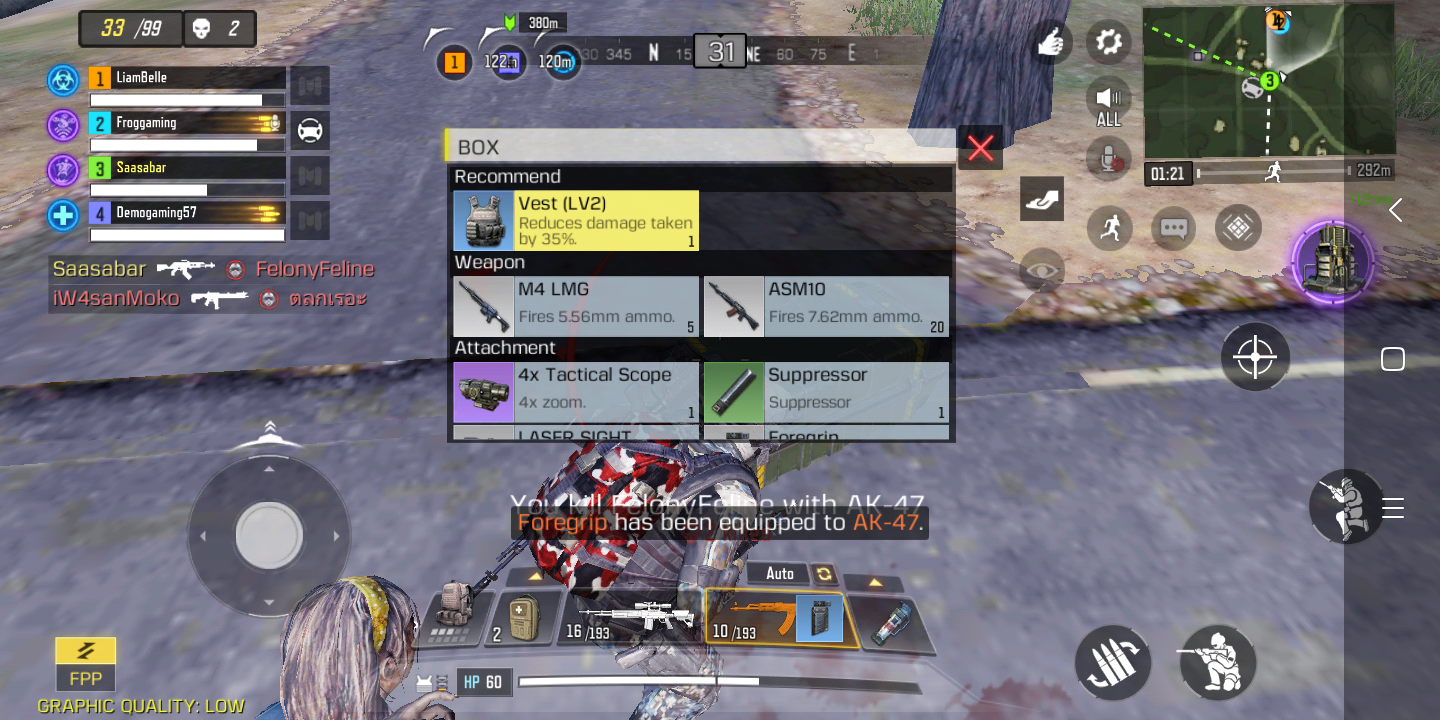The width and height of the screenshot is (1440, 720).
Task: Open the quick chat messages
Action: point(1173,228)
